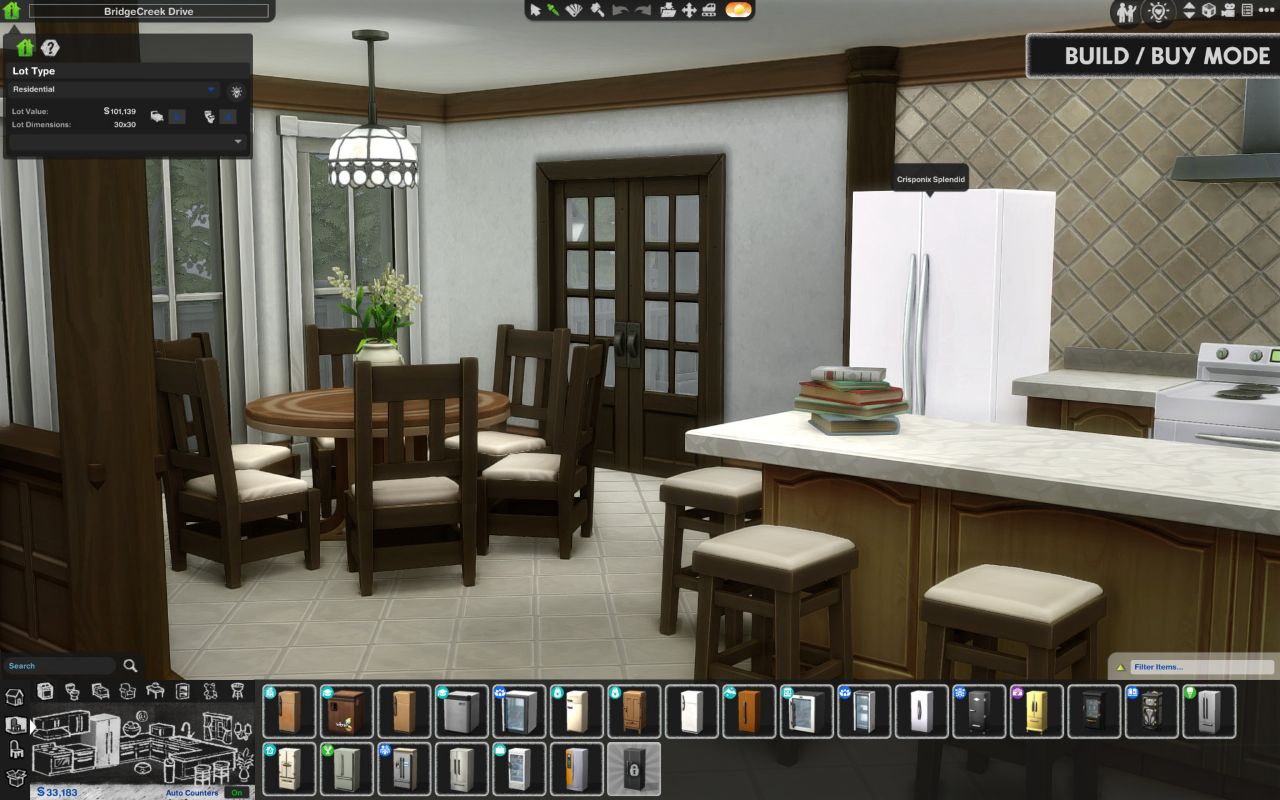Click the question mark help button
The width and height of the screenshot is (1280, 800).
(48, 47)
